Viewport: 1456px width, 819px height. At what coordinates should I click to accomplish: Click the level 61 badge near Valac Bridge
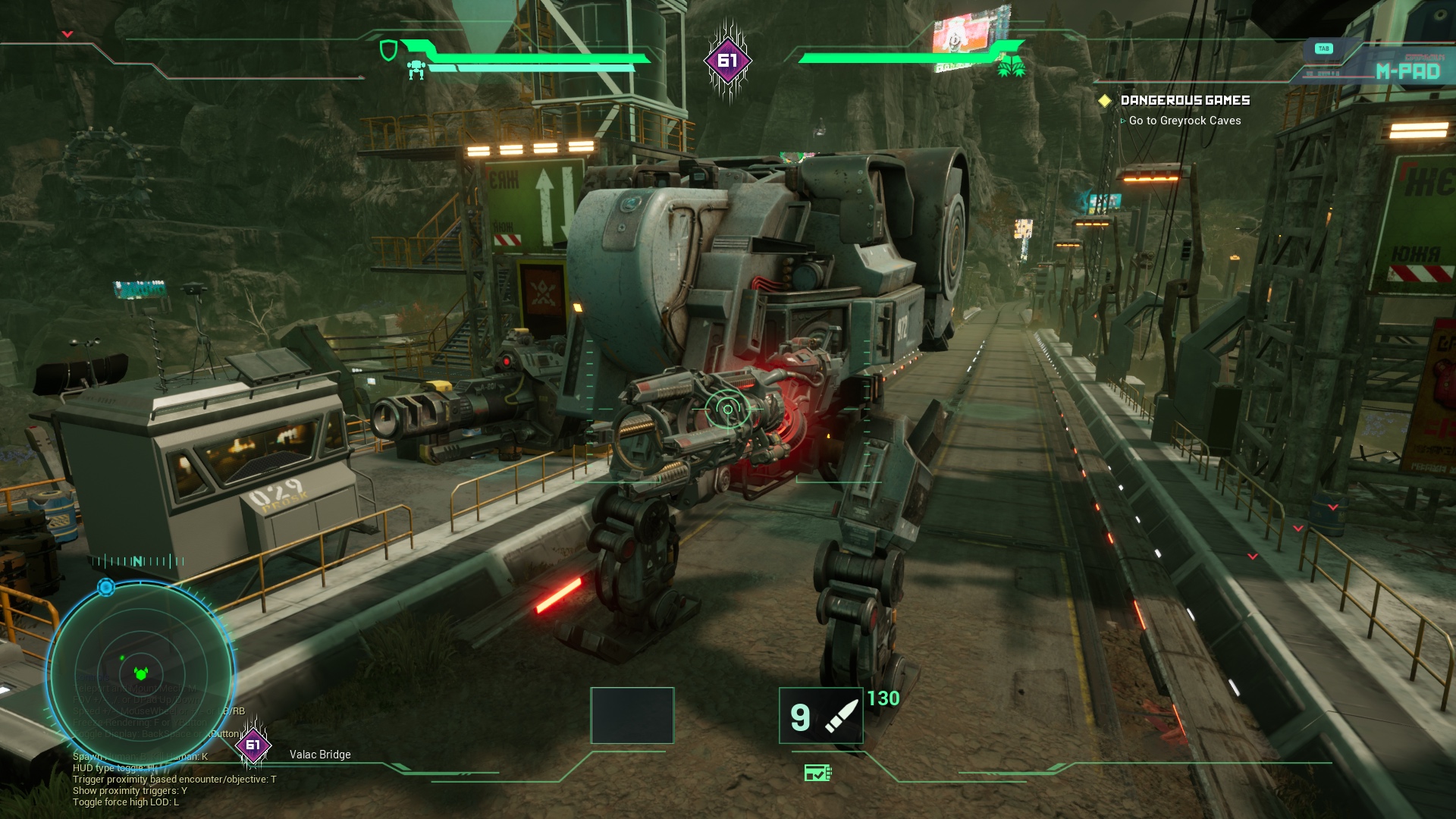tap(253, 745)
